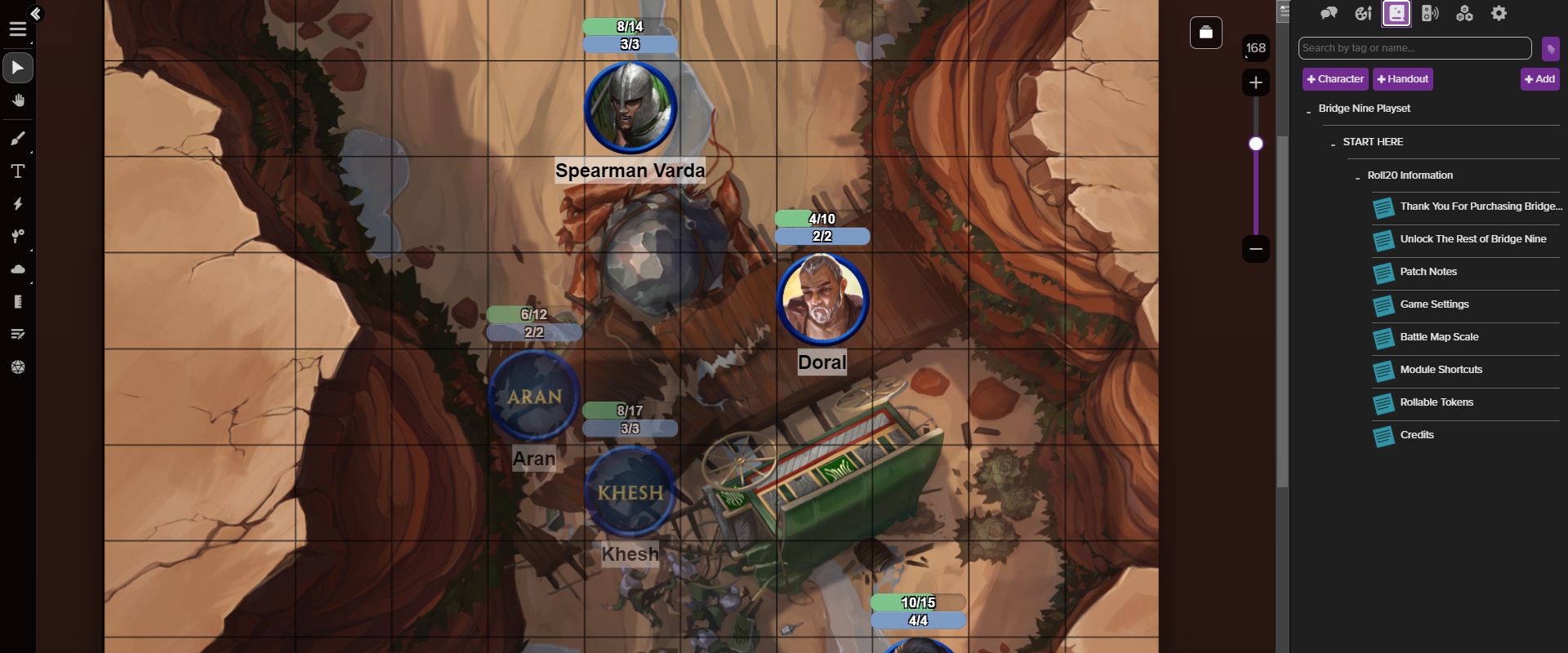Open the card deck icon above the zoom slider
Viewport: 1568px width, 653px height.
pos(1206,33)
